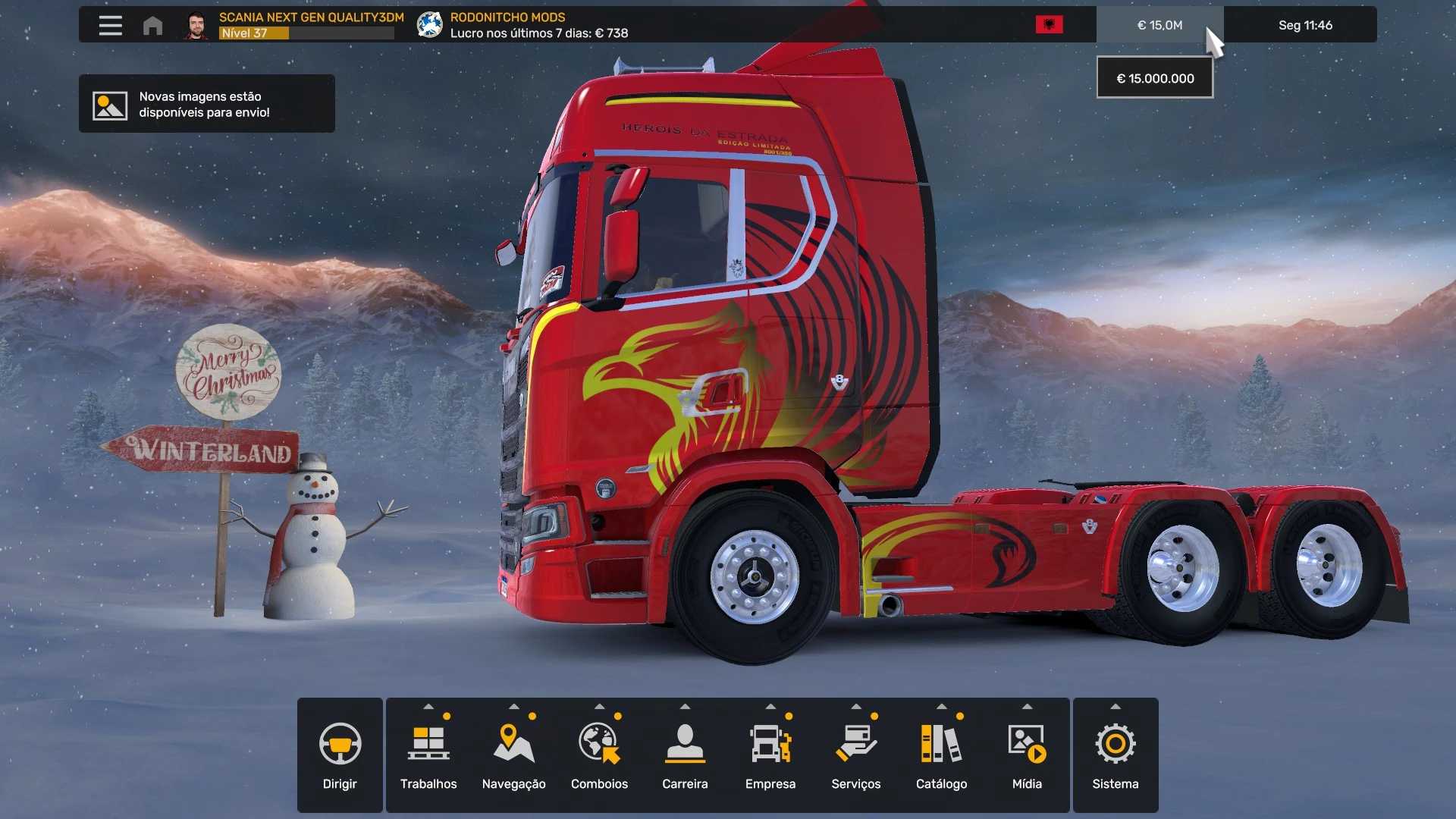The width and height of the screenshot is (1456, 819).
Task: Open the new images notification
Action: tap(206, 104)
